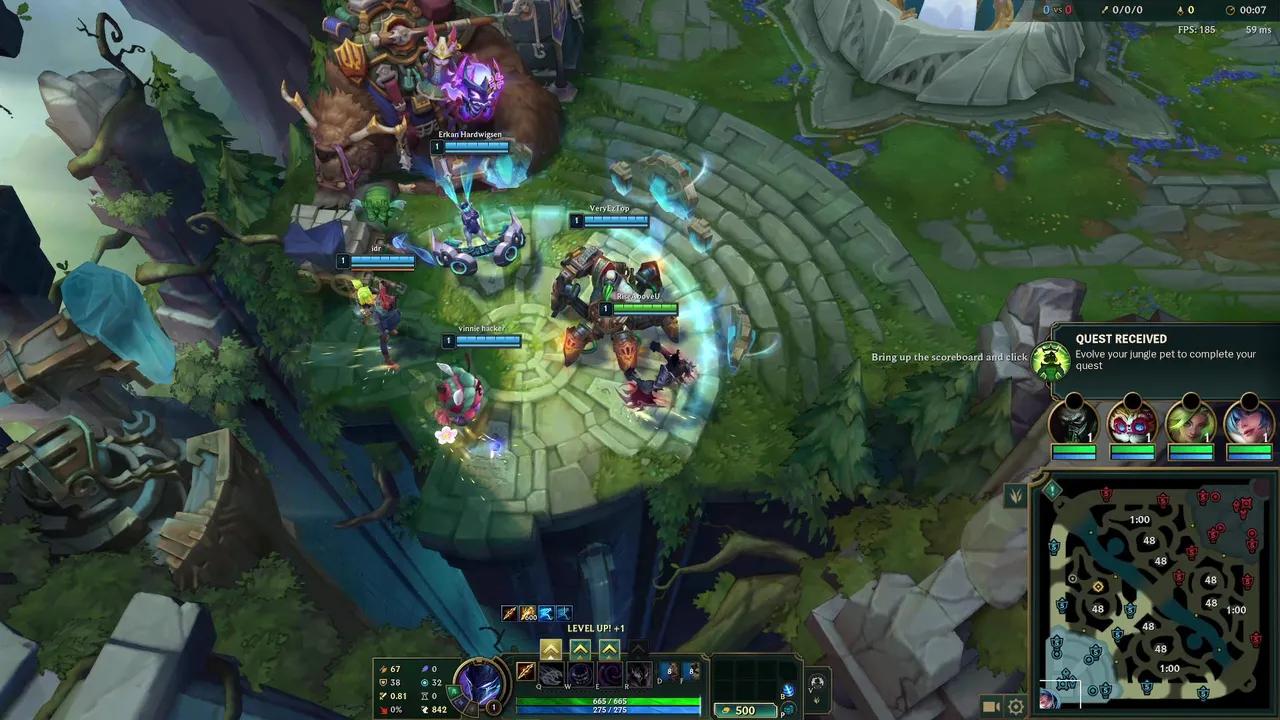
Task: Click the level-up arrow above W
Action: [581, 649]
